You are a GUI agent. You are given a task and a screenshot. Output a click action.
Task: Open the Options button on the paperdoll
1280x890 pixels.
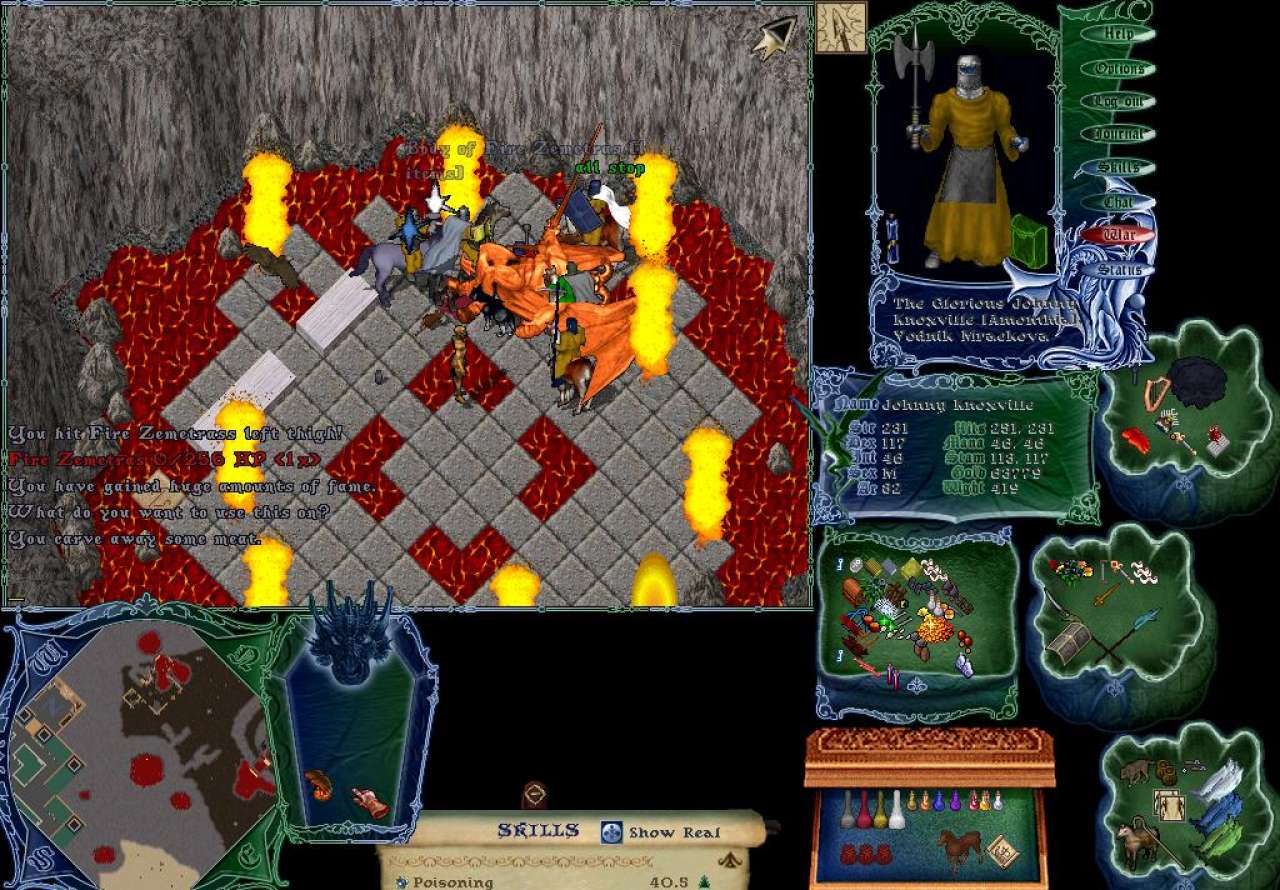point(1119,69)
